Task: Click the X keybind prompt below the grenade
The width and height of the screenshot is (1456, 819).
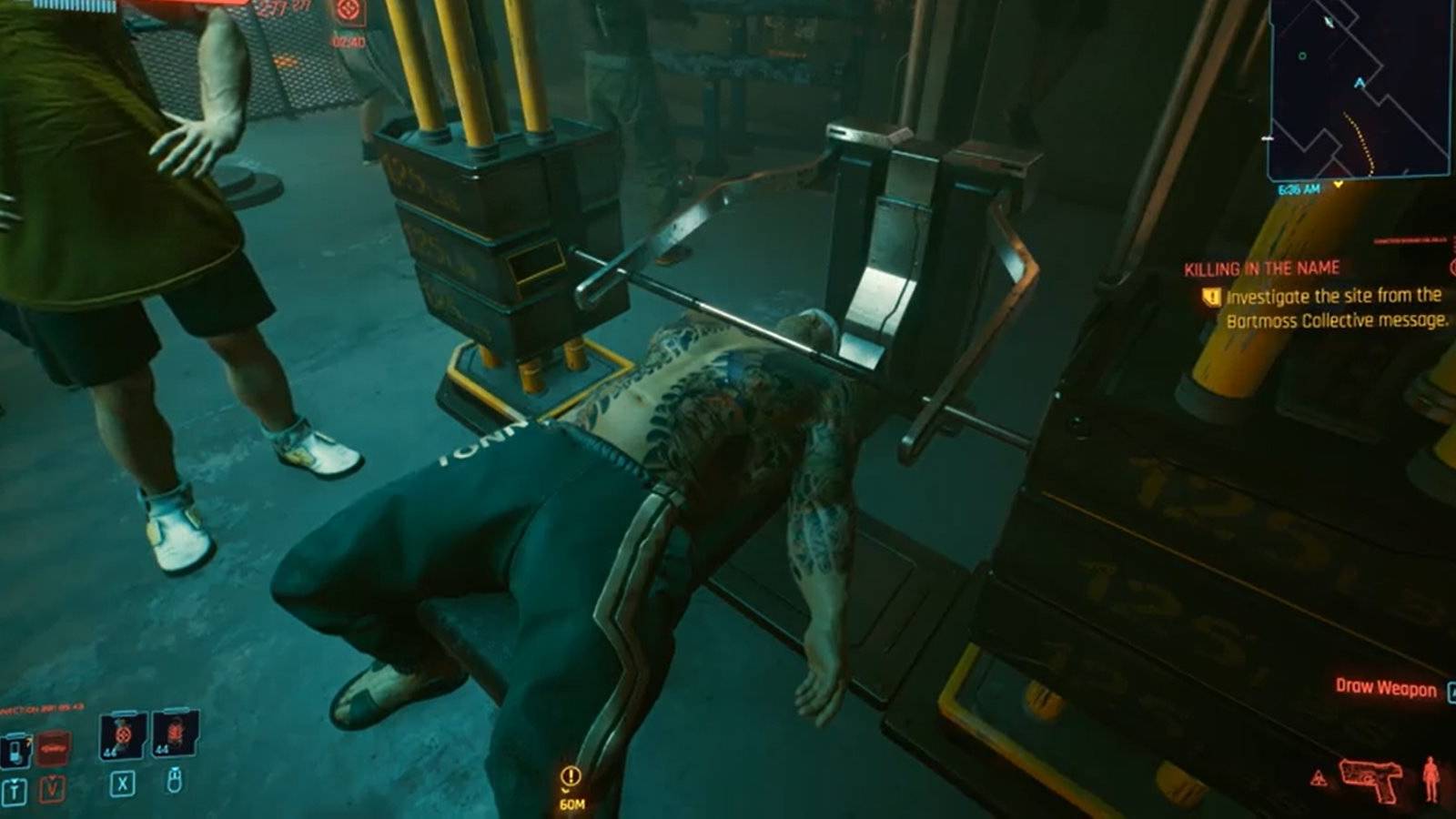Action: (x=123, y=784)
